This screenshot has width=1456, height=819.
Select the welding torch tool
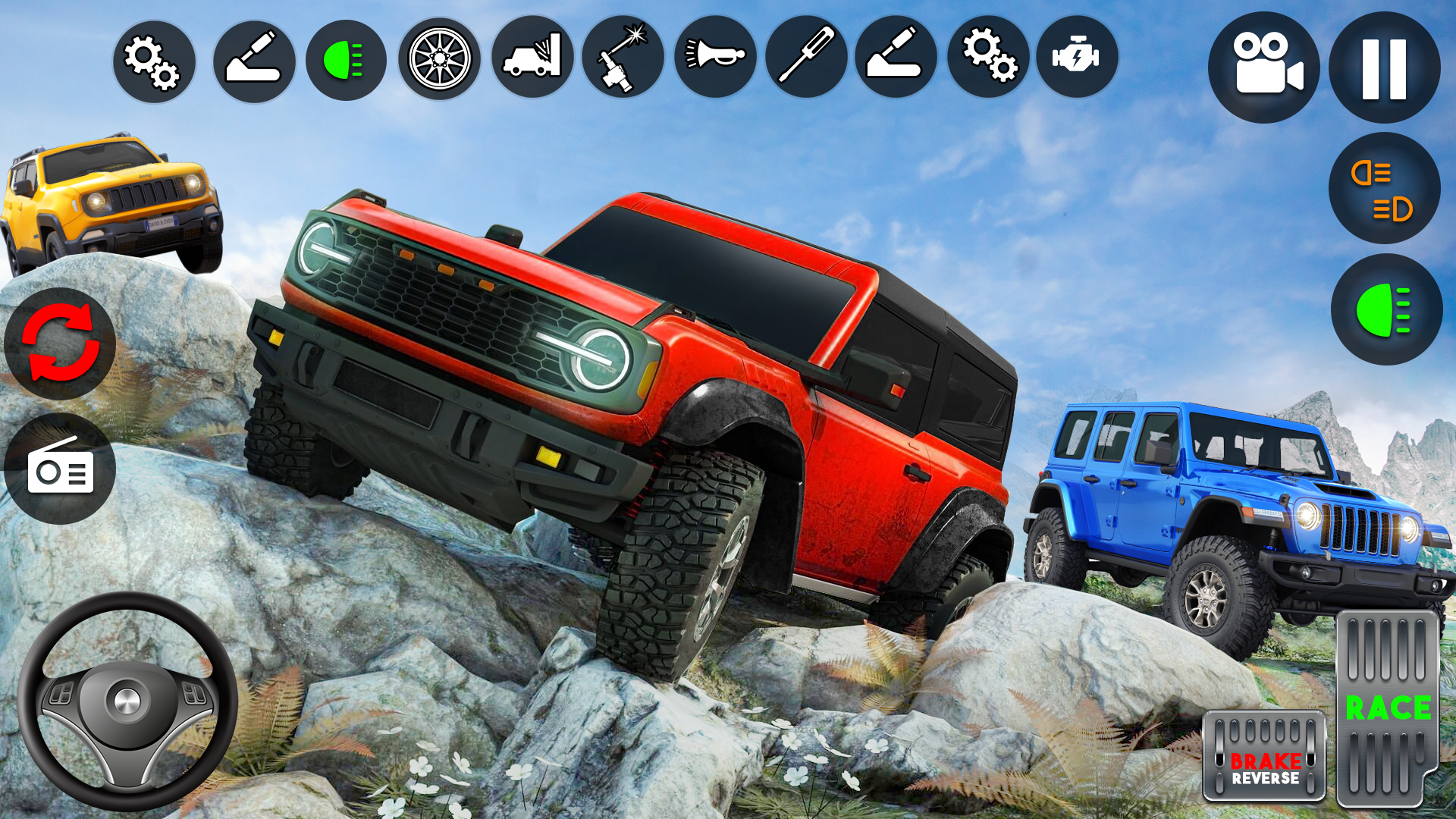(626, 59)
